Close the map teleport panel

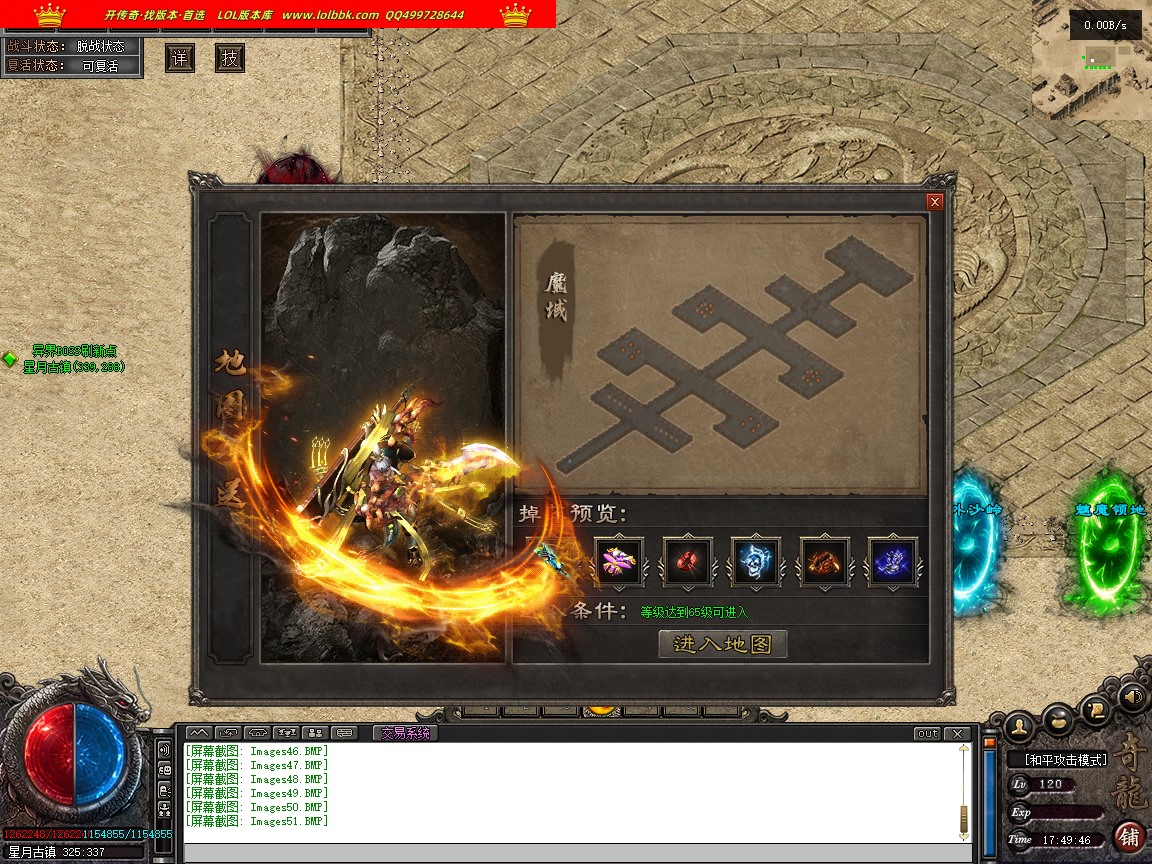tap(935, 202)
